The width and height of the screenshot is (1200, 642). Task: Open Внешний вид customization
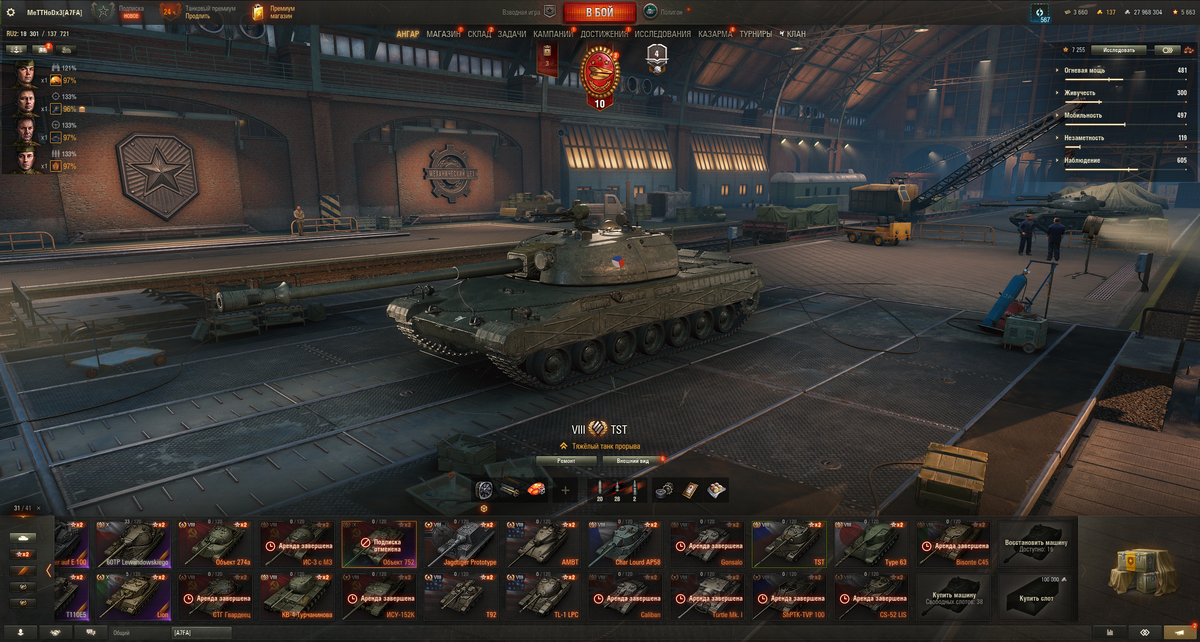click(x=632, y=461)
